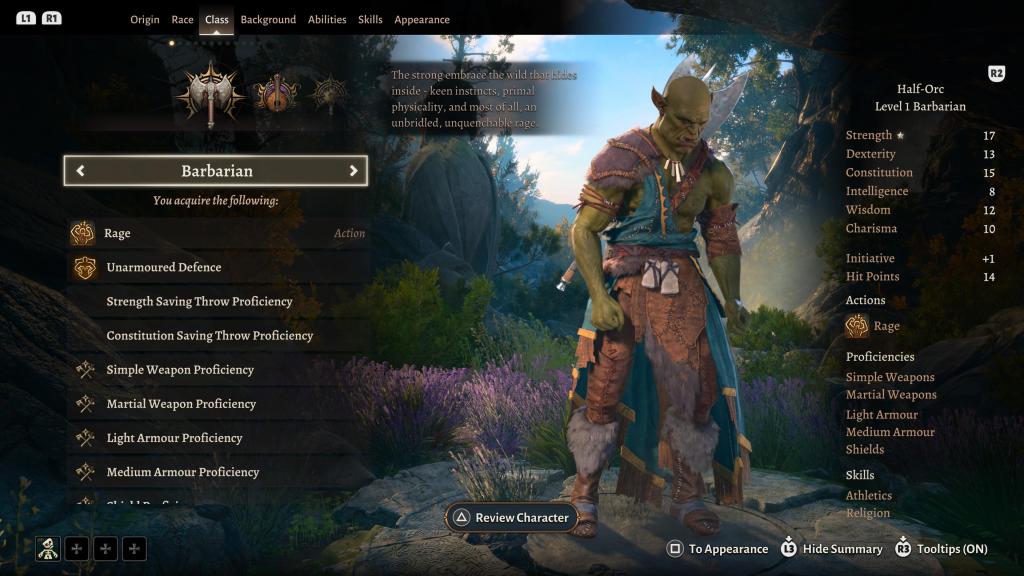
Task: Select the lute class emblem beside Barbarian
Action: pyautogui.click(x=277, y=95)
